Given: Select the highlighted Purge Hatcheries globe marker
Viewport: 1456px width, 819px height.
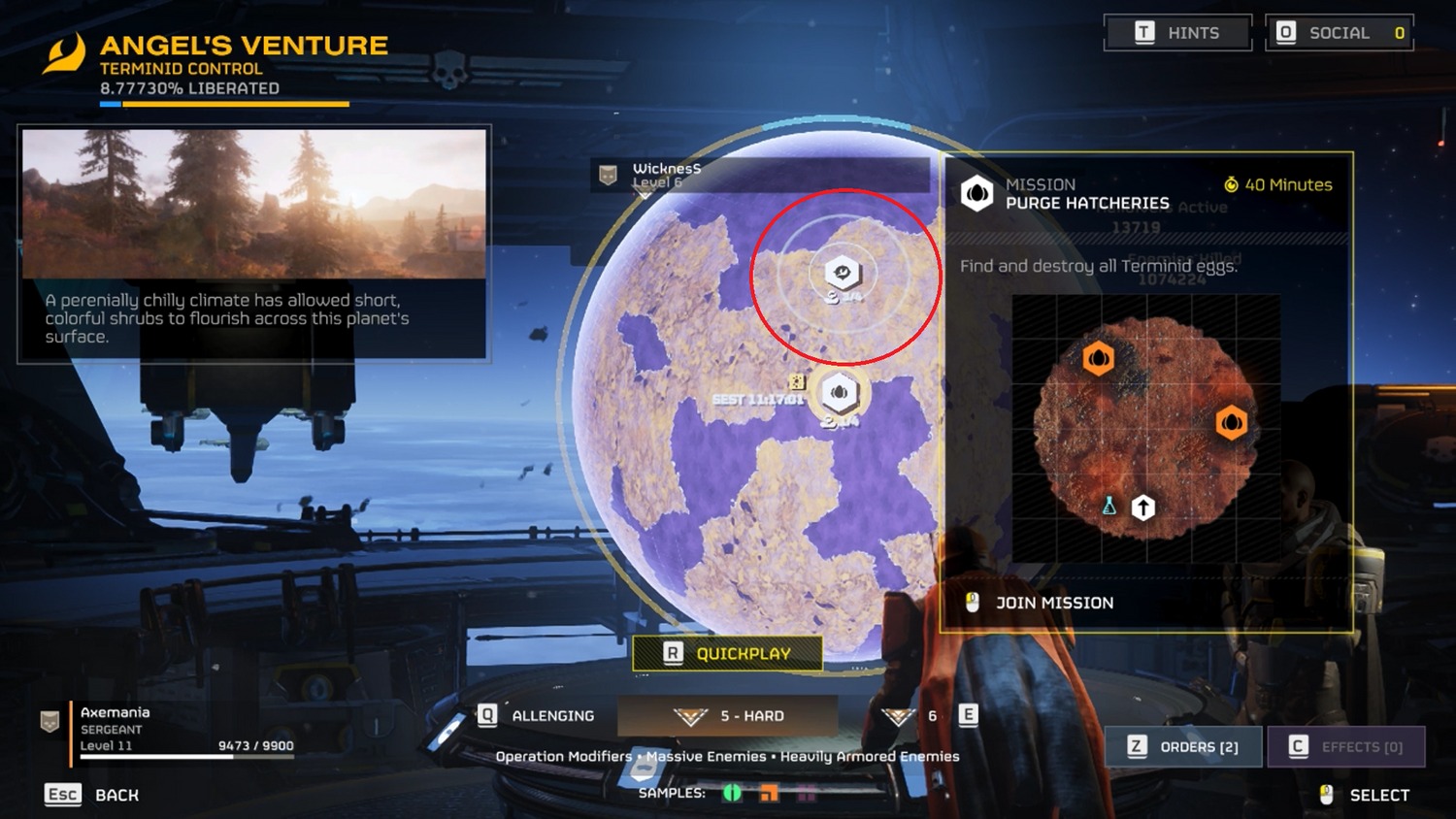Looking at the screenshot, I should (840, 393).
